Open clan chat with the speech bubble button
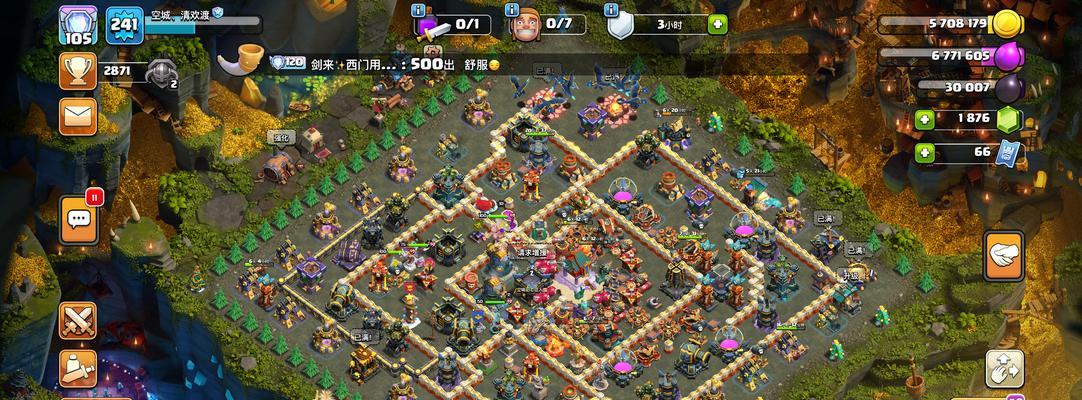 [x=80, y=218]
